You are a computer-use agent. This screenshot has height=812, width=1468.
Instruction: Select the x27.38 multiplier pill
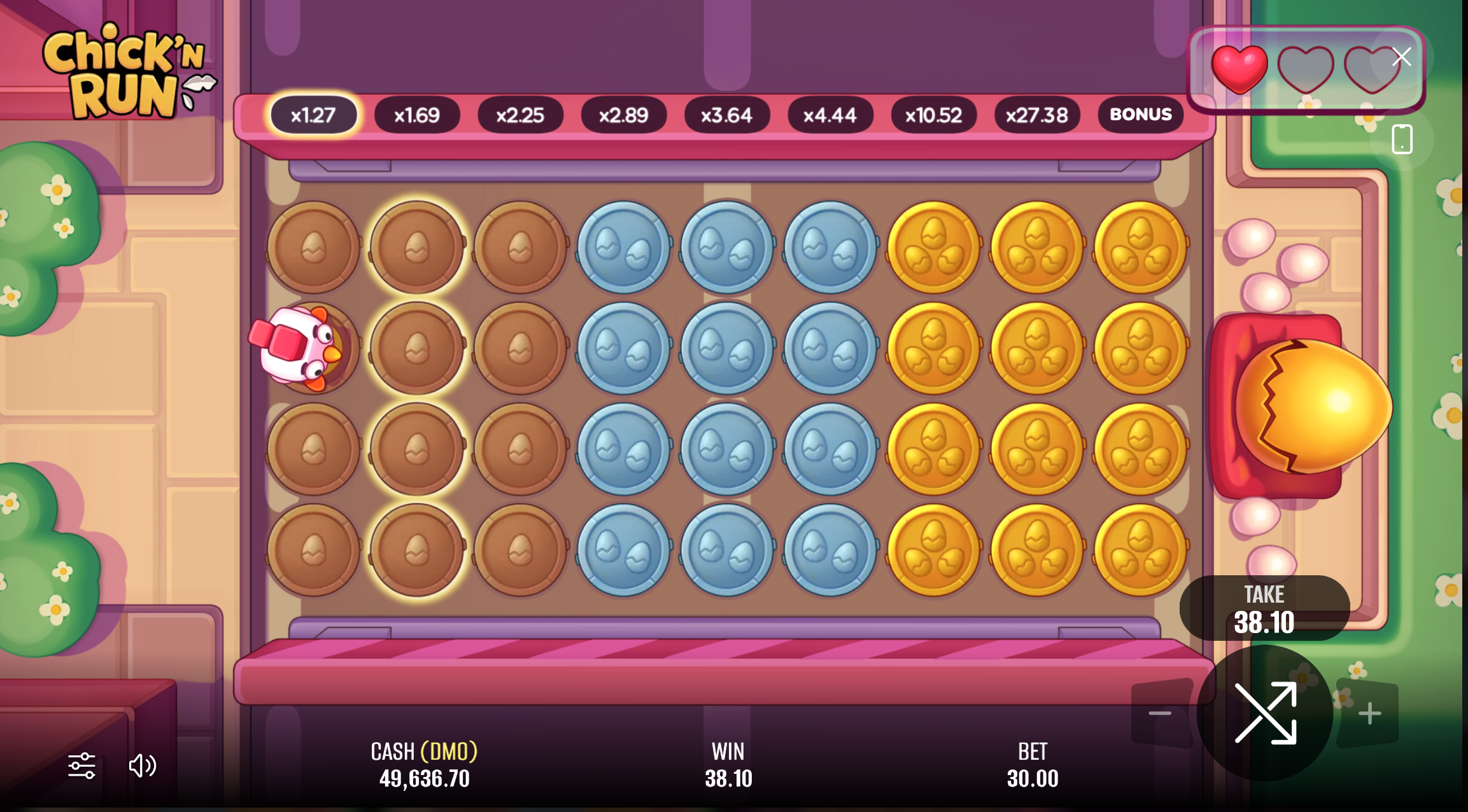(x=1036, y=115)
